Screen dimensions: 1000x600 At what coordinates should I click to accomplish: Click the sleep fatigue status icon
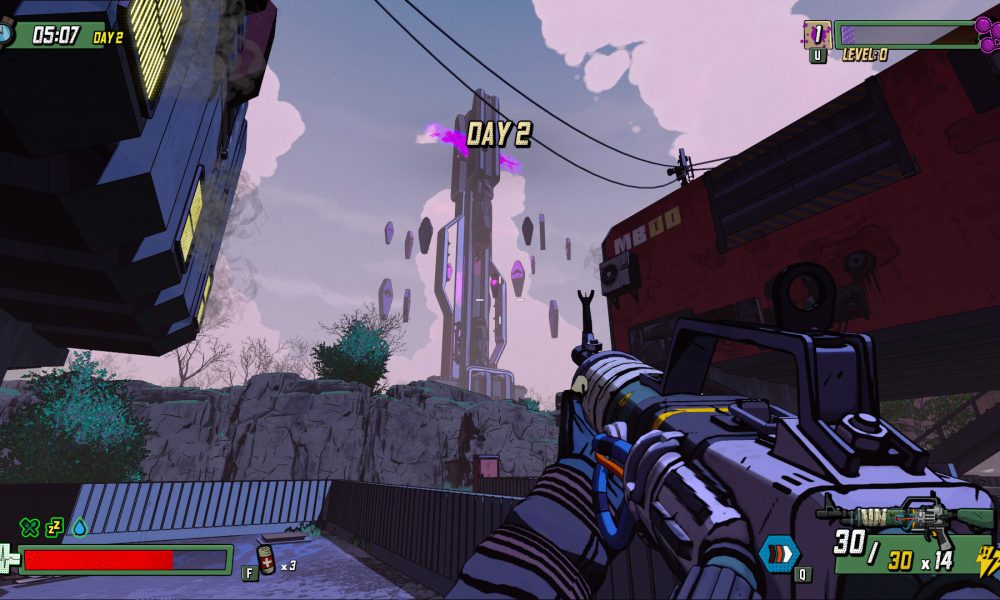55,526
